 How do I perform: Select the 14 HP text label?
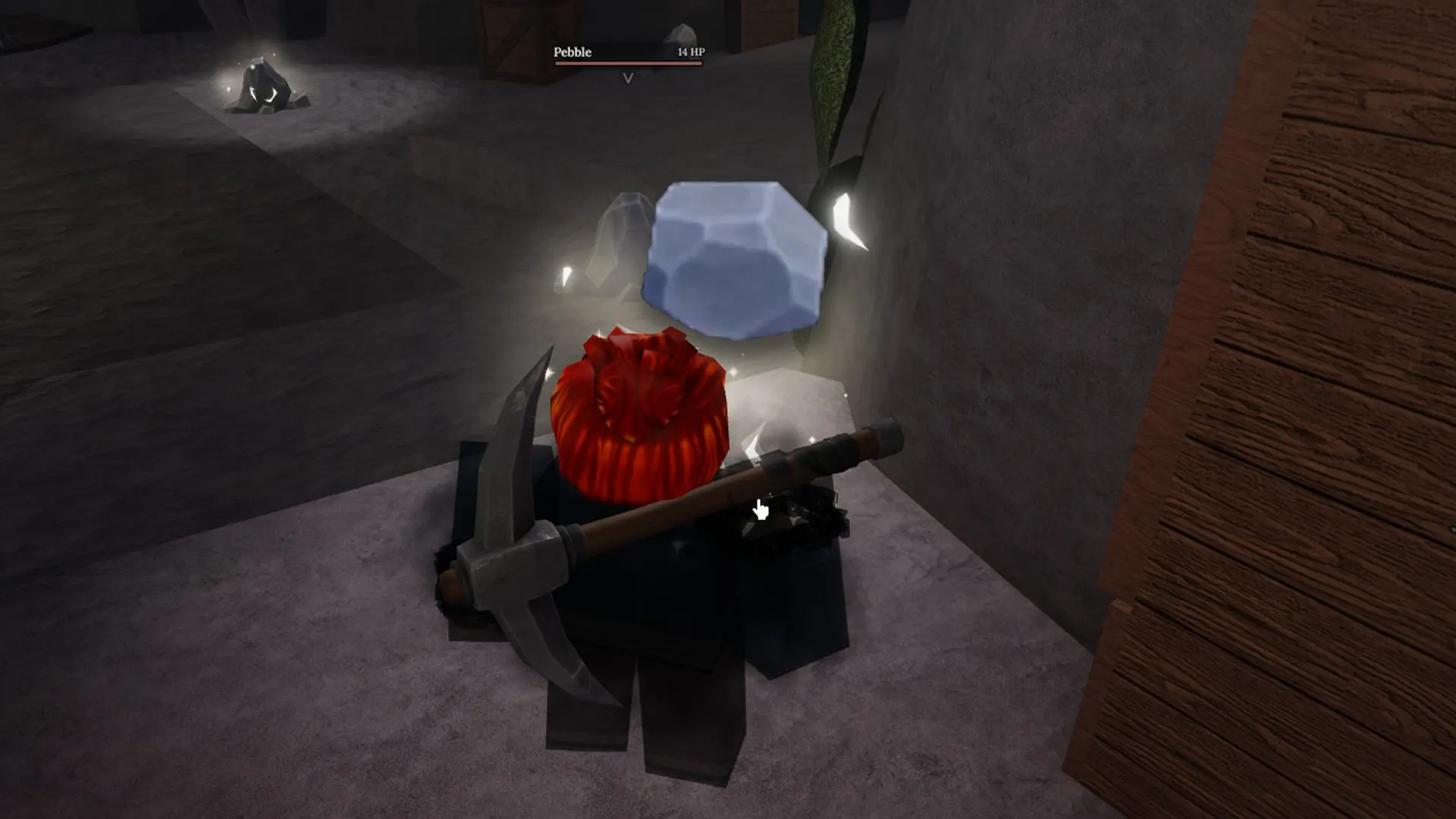click(691, 52)
